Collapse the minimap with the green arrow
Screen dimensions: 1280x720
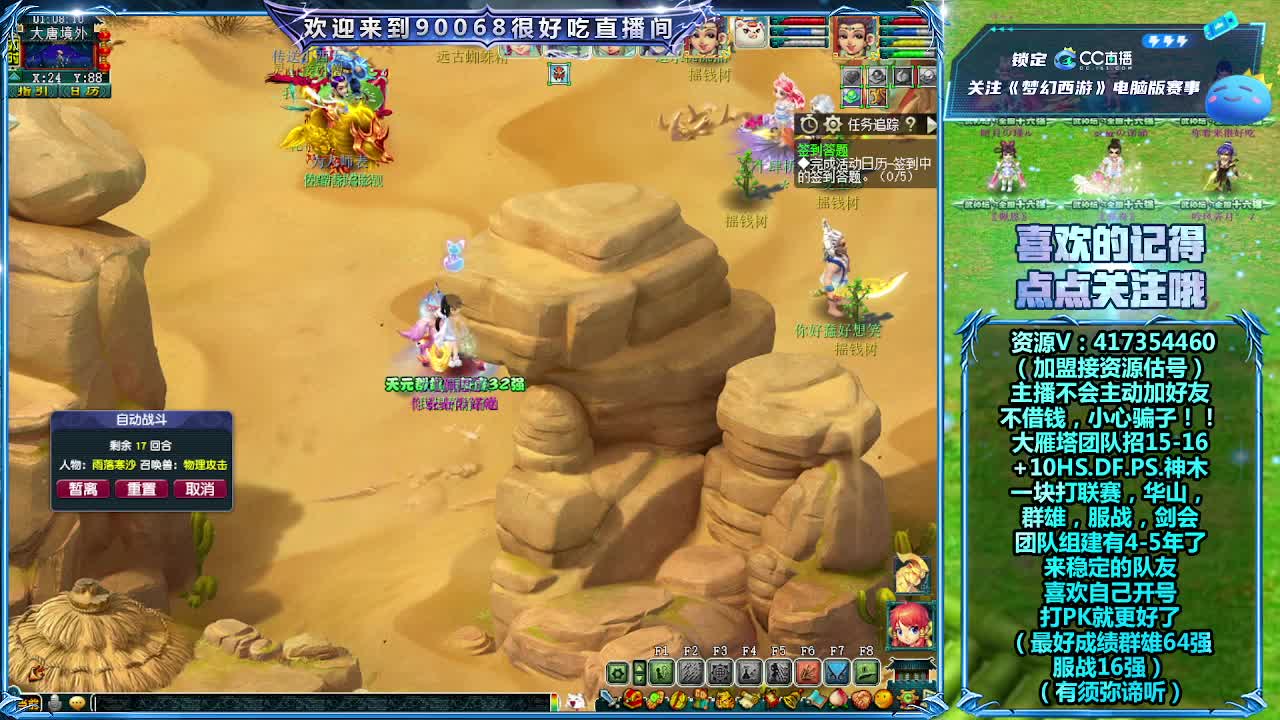click(15, 76)
